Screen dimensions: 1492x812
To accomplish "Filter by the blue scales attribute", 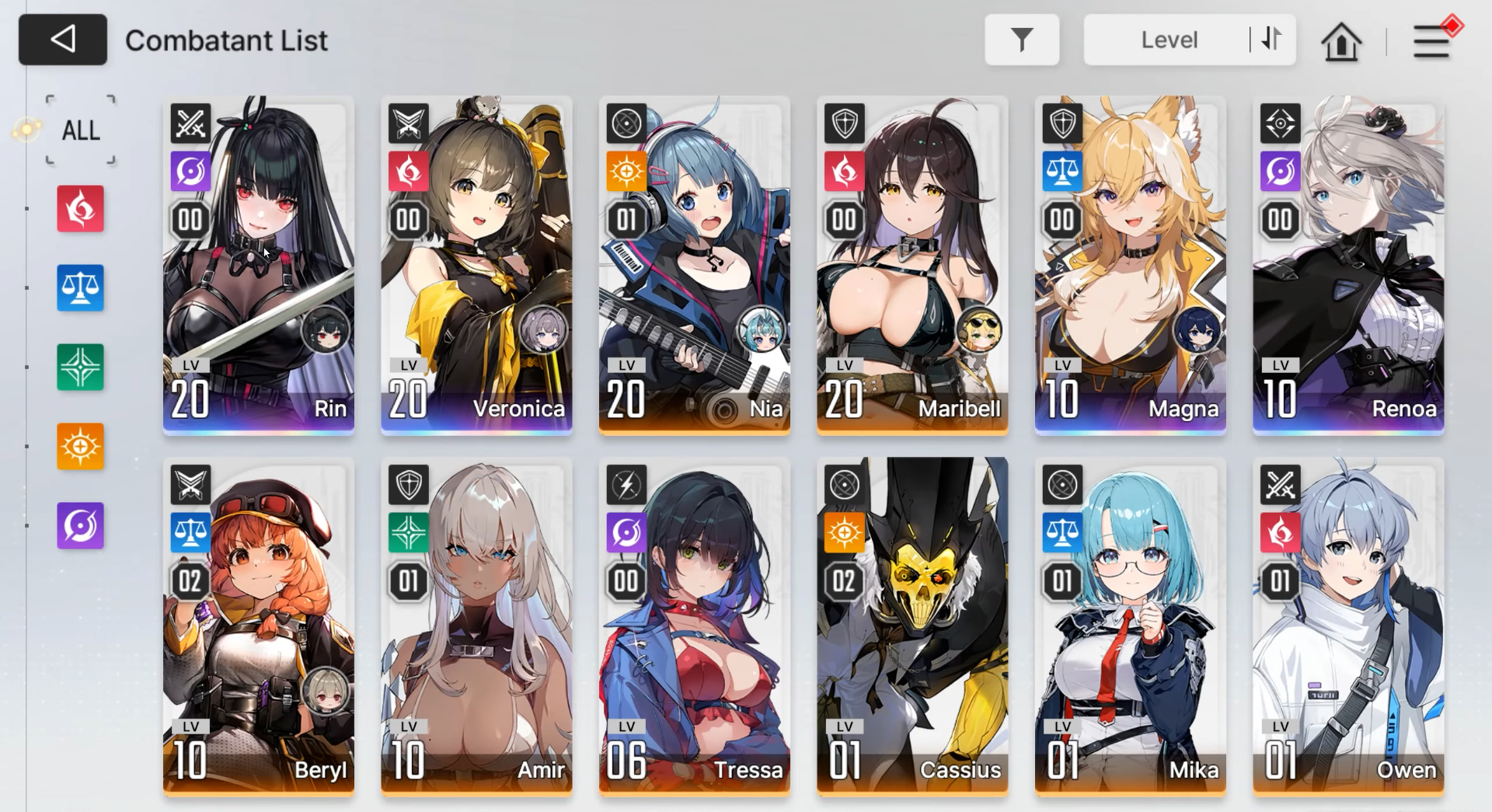I will coord(80,288).
